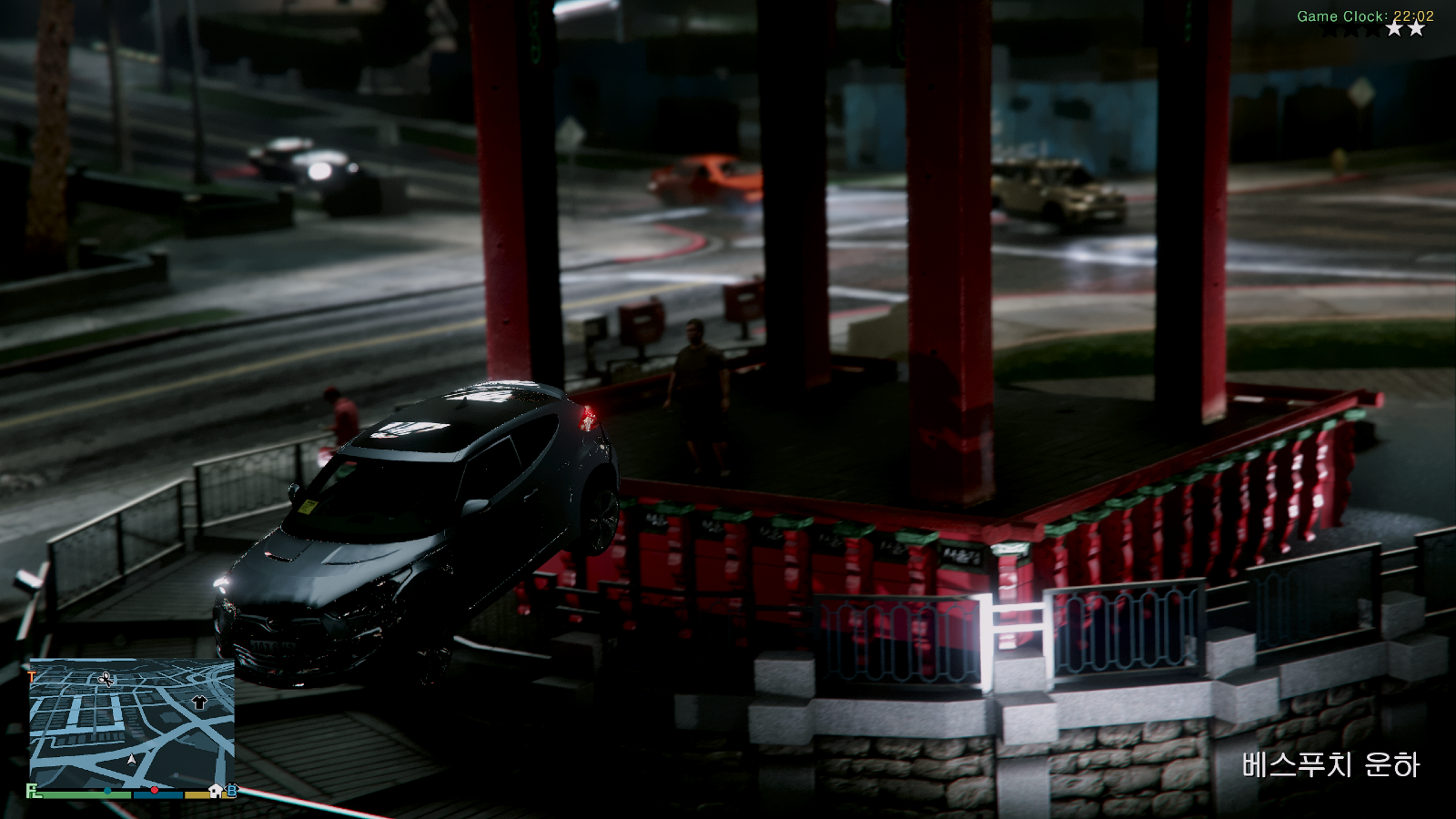Image resolution: width=1456 pixels, height=819 pixels.
Task: Toggle the leftmost darkened wanted star
Action: (x=1330, y=29)
